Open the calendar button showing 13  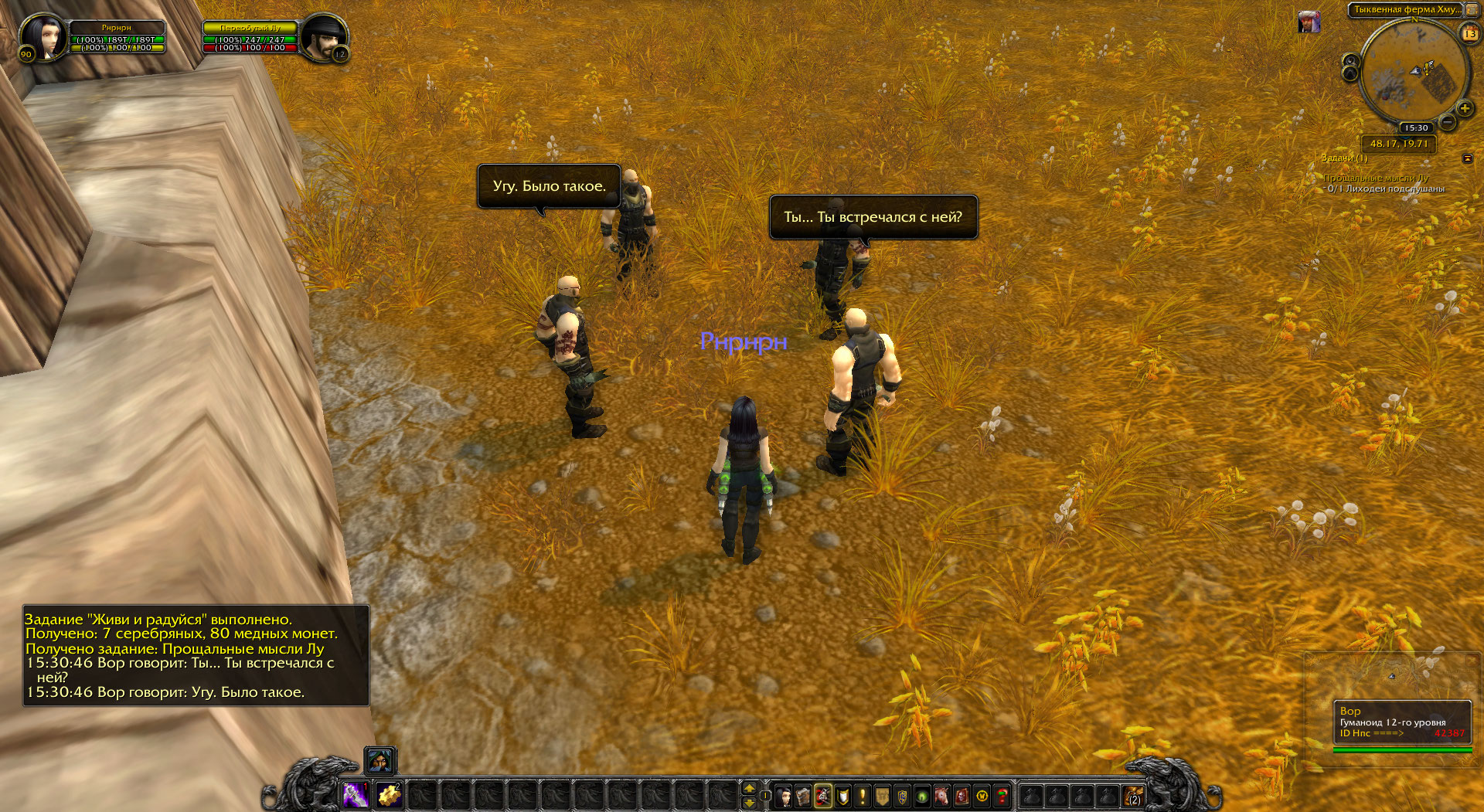coord(1469,33)
